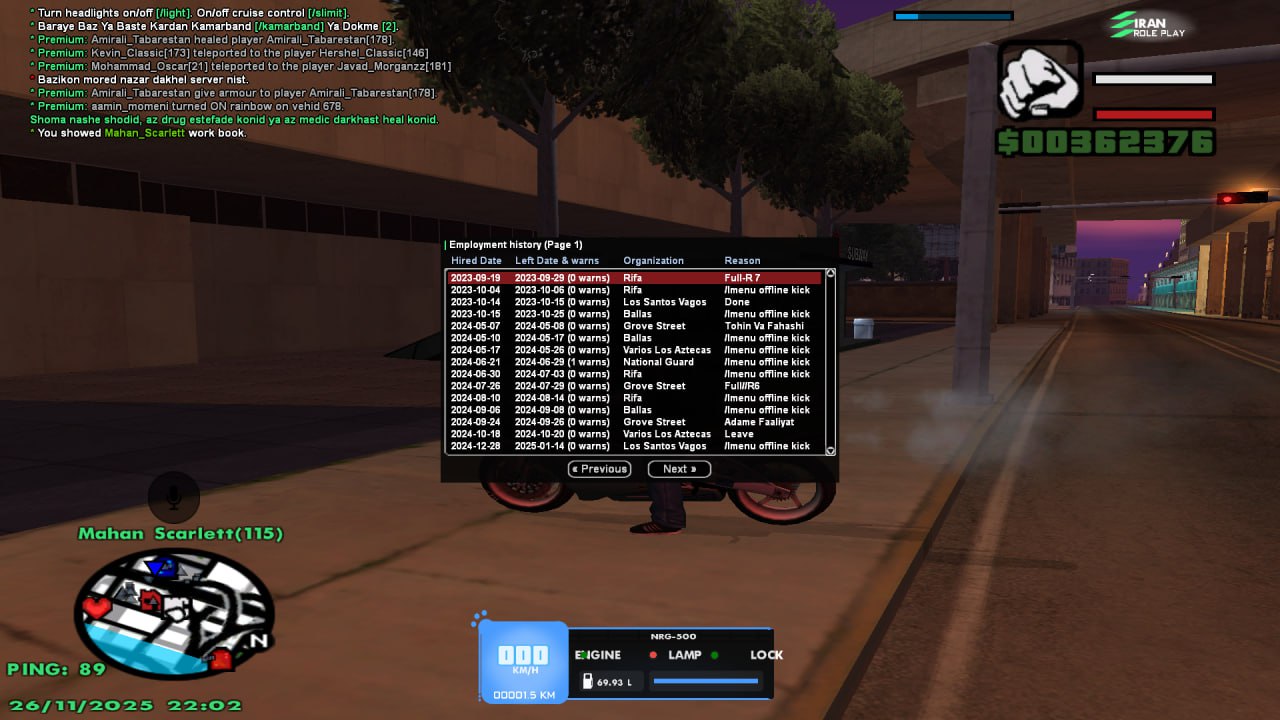The width and height of the screenshot is (1280, 720).
Task: Select the Varios Los Aztecas Leave row
Action: click(635, 434)
